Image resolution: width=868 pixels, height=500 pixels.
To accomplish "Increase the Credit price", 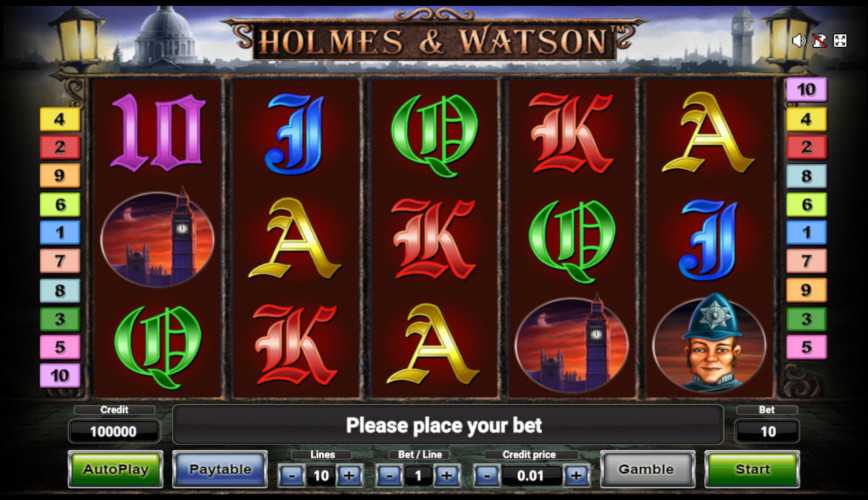I will (x=577, y=476).
